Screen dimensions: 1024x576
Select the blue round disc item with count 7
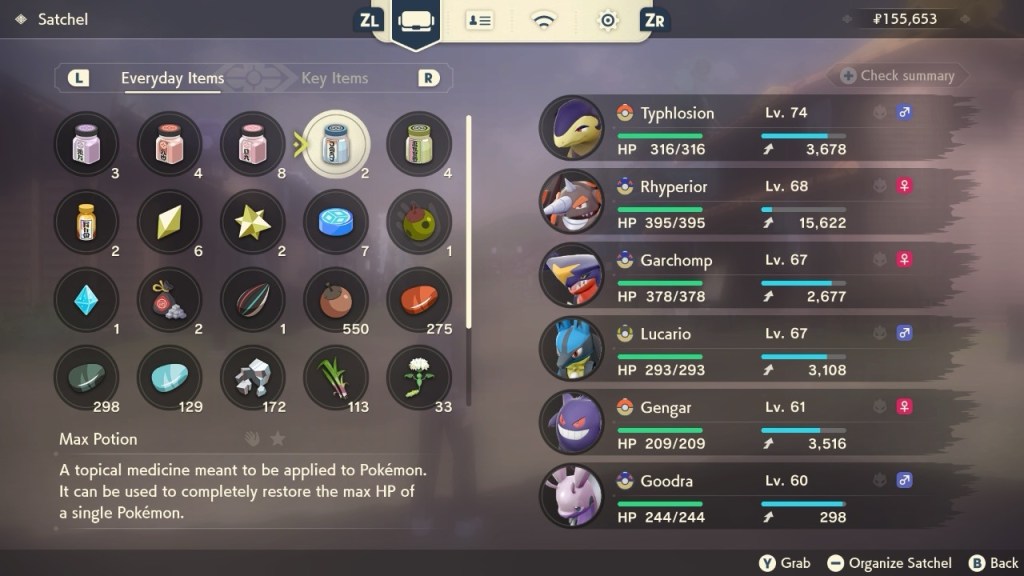(336, 222)
